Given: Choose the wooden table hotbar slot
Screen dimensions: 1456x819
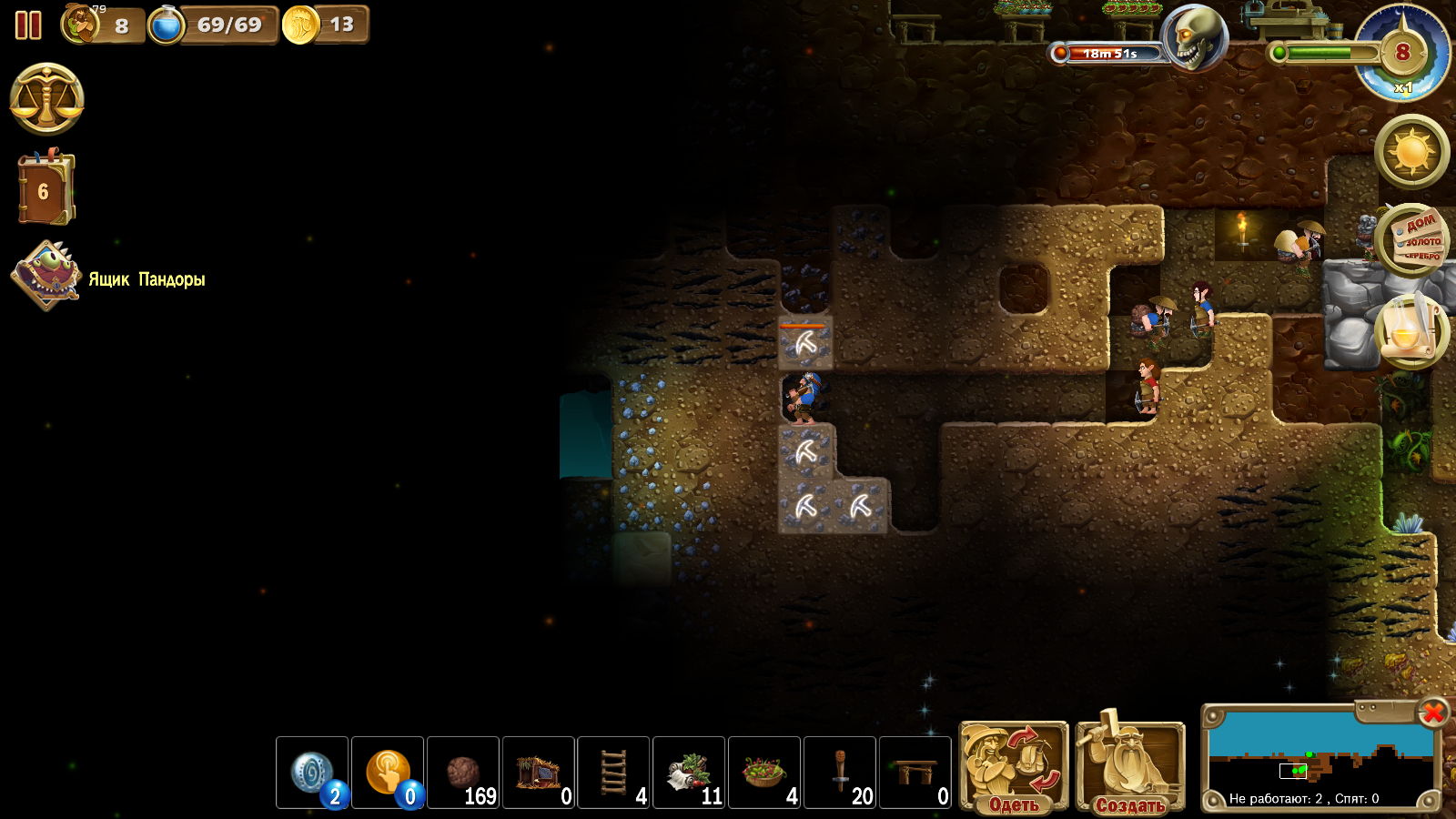Looking at the screenshot, I should click(915, 773).
